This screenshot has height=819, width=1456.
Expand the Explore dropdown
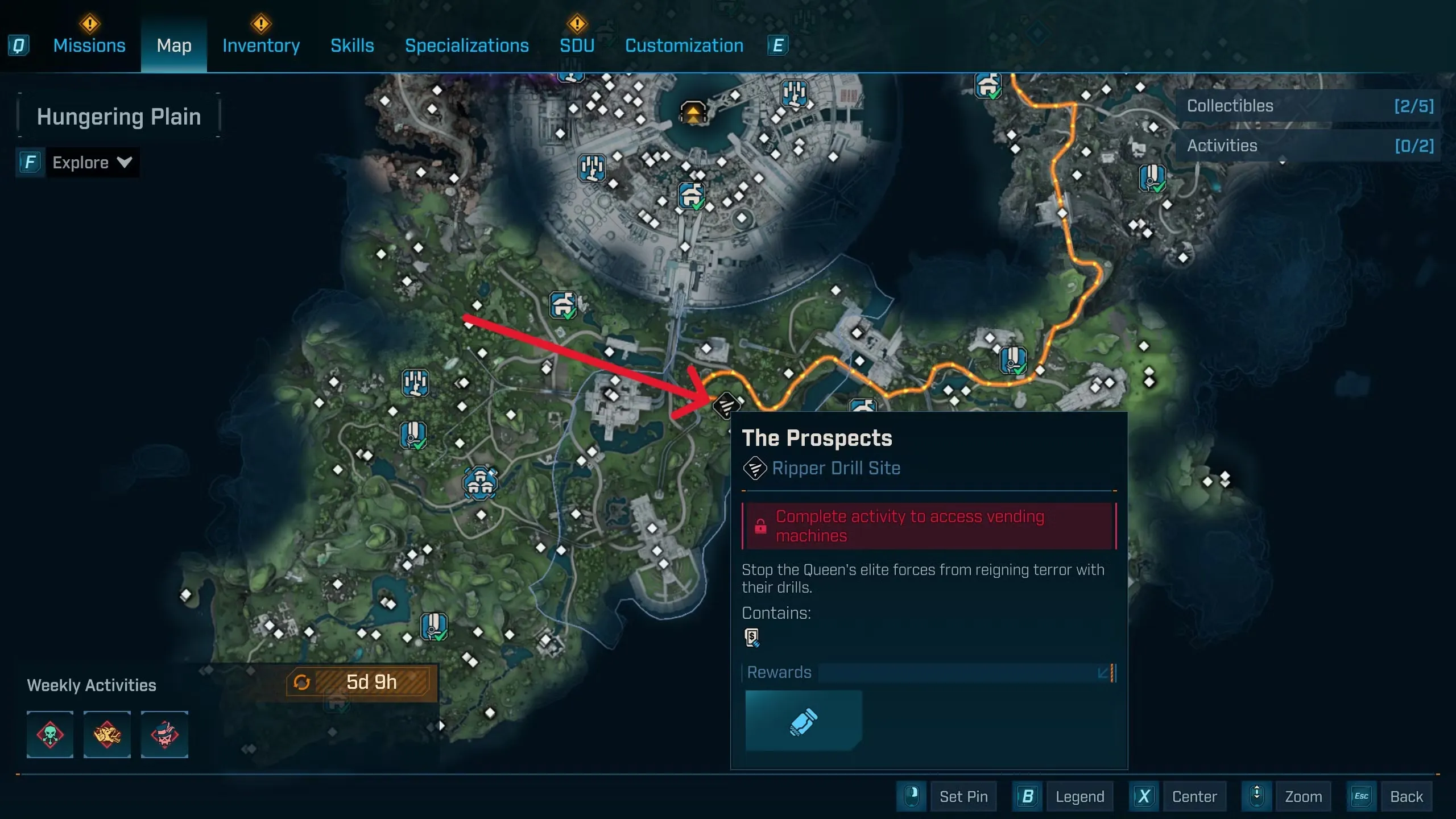(92, 163)
